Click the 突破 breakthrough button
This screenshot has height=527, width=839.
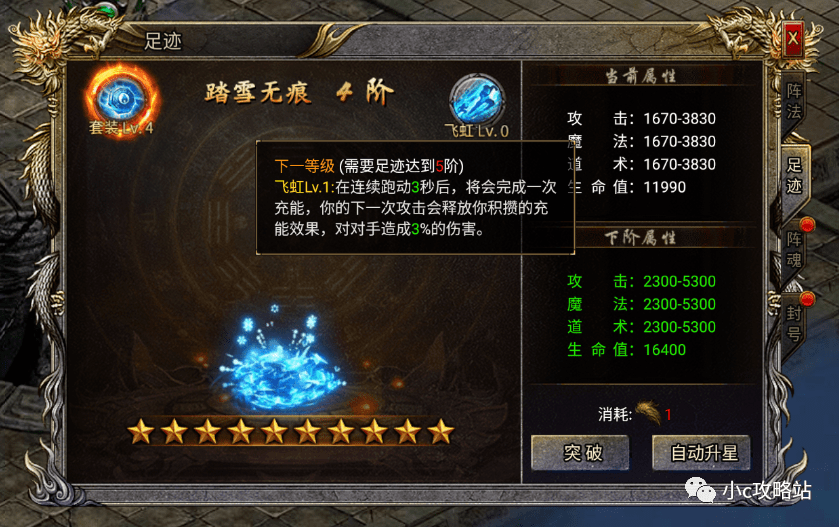tap(580, 453)
